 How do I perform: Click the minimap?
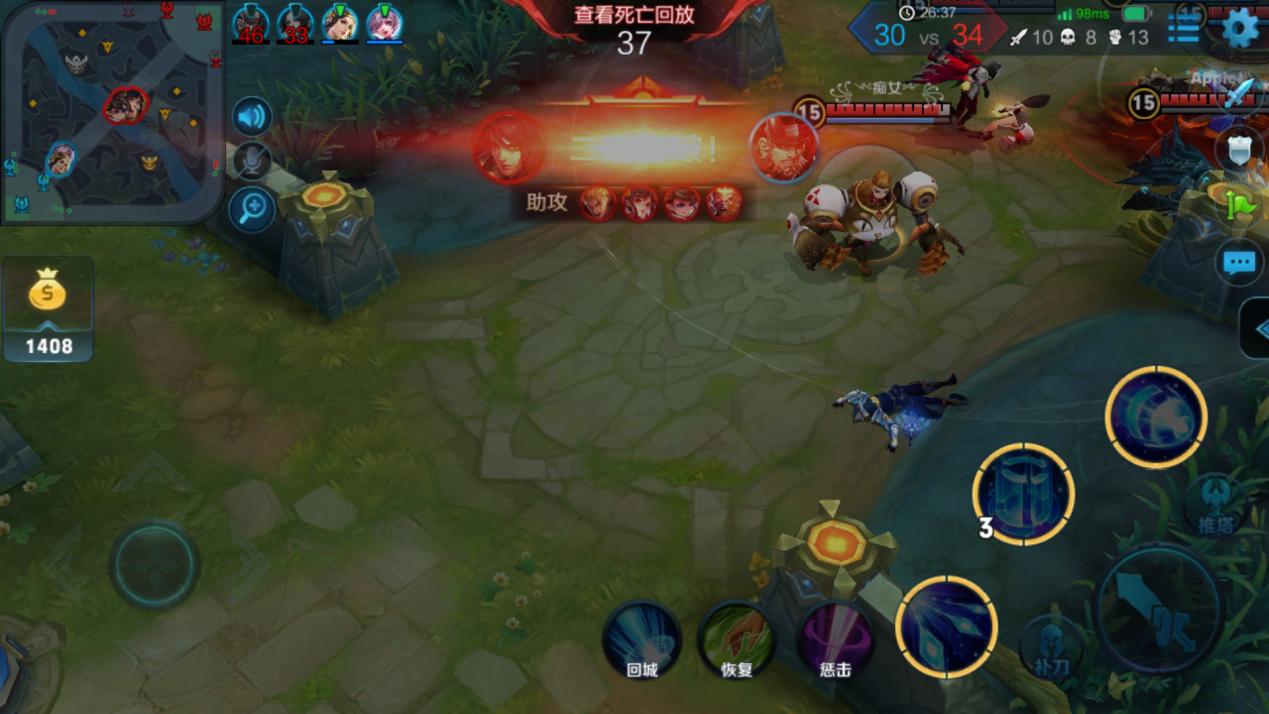point(110,110)
